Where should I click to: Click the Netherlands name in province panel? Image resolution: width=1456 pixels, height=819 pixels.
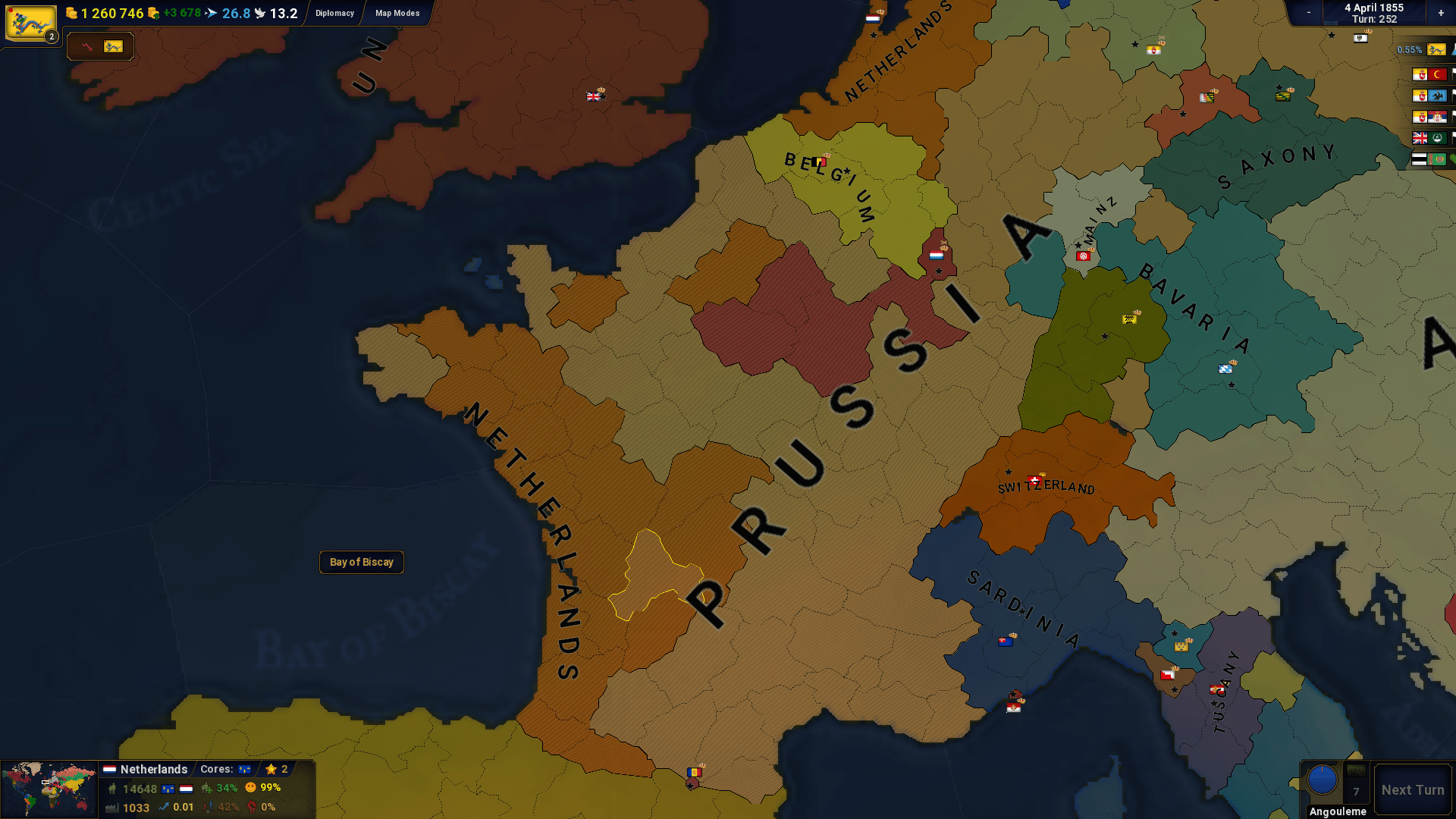154,769
